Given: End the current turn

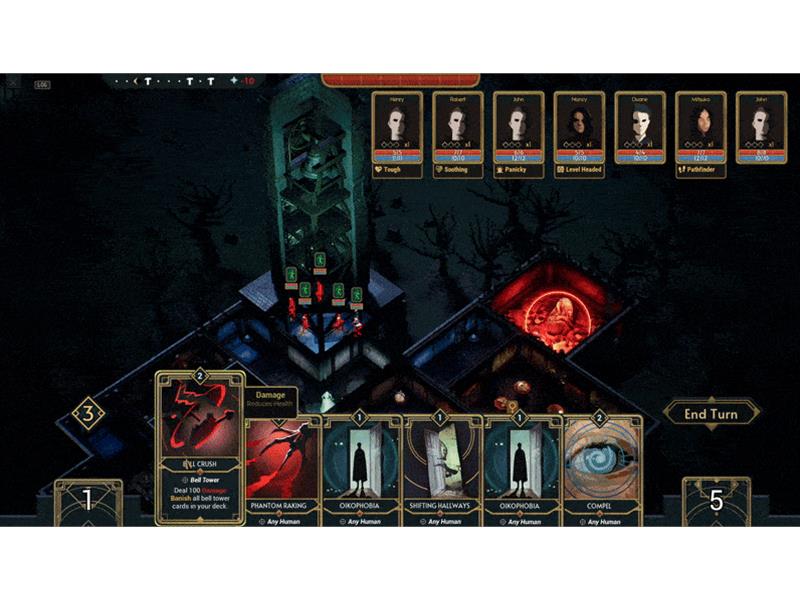Looking at the screenshot, I should (710, 414).
